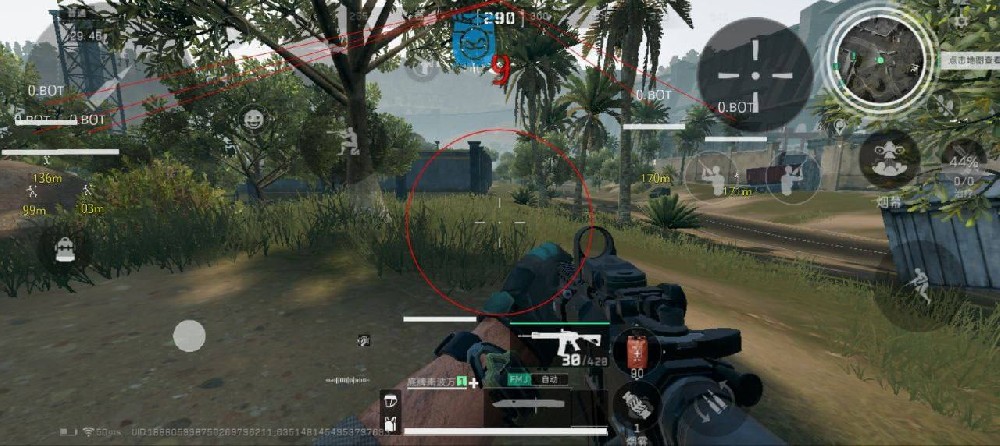Open the smiley face emote wheel
This screenshot has height=446, width=1000.
point(254,120)
